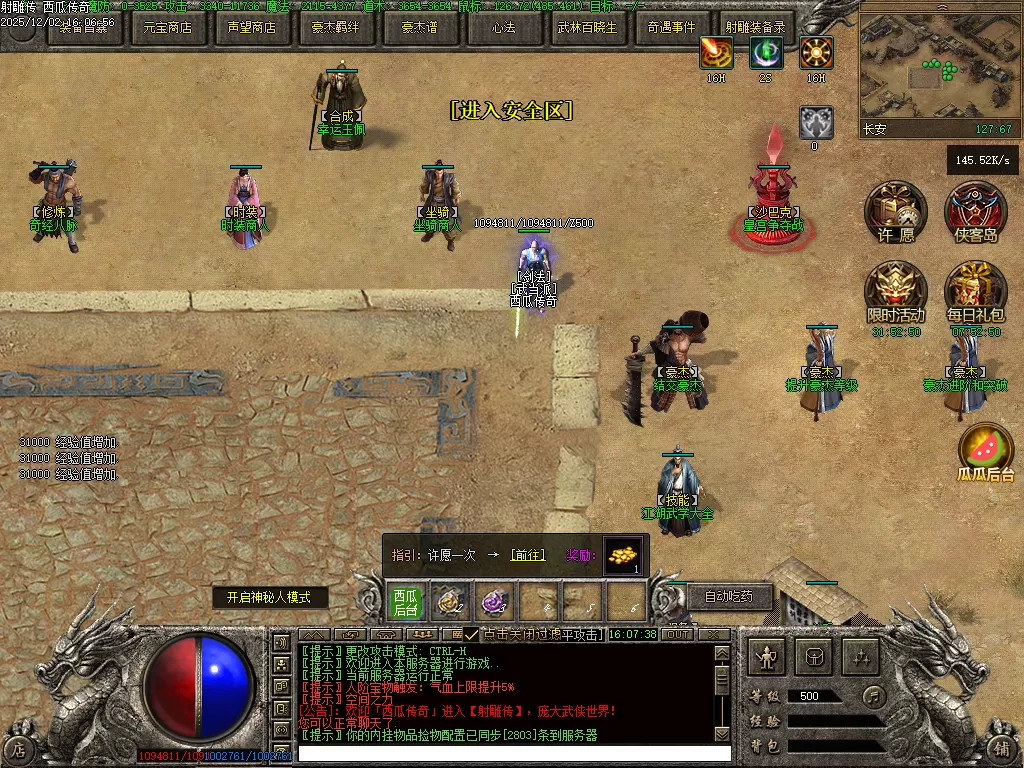The width and height of the screenshot is (1024, 768).
Task: Open the 心法 menu
Action: 503,27
